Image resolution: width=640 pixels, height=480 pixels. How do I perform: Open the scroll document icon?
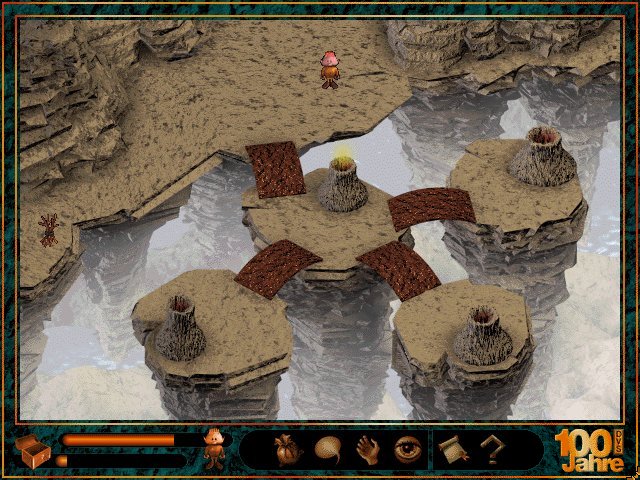449,451
